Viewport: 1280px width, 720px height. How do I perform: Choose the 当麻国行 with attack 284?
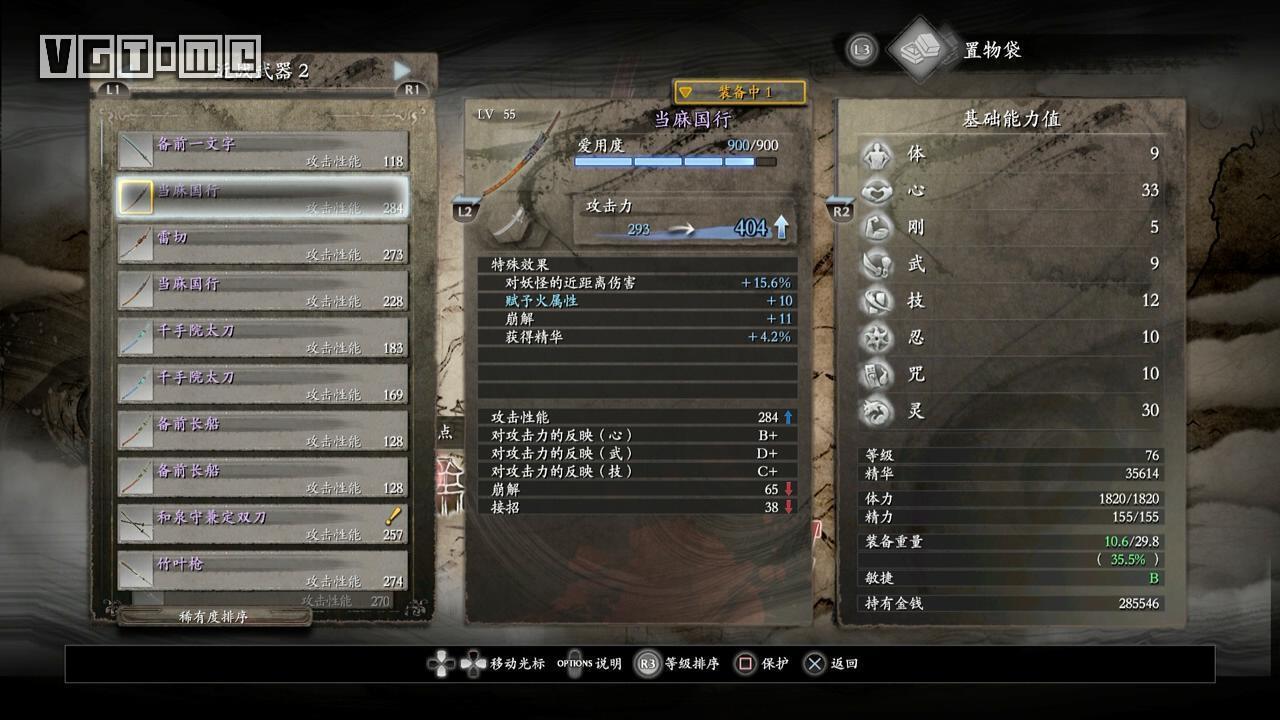coord(263,198)
